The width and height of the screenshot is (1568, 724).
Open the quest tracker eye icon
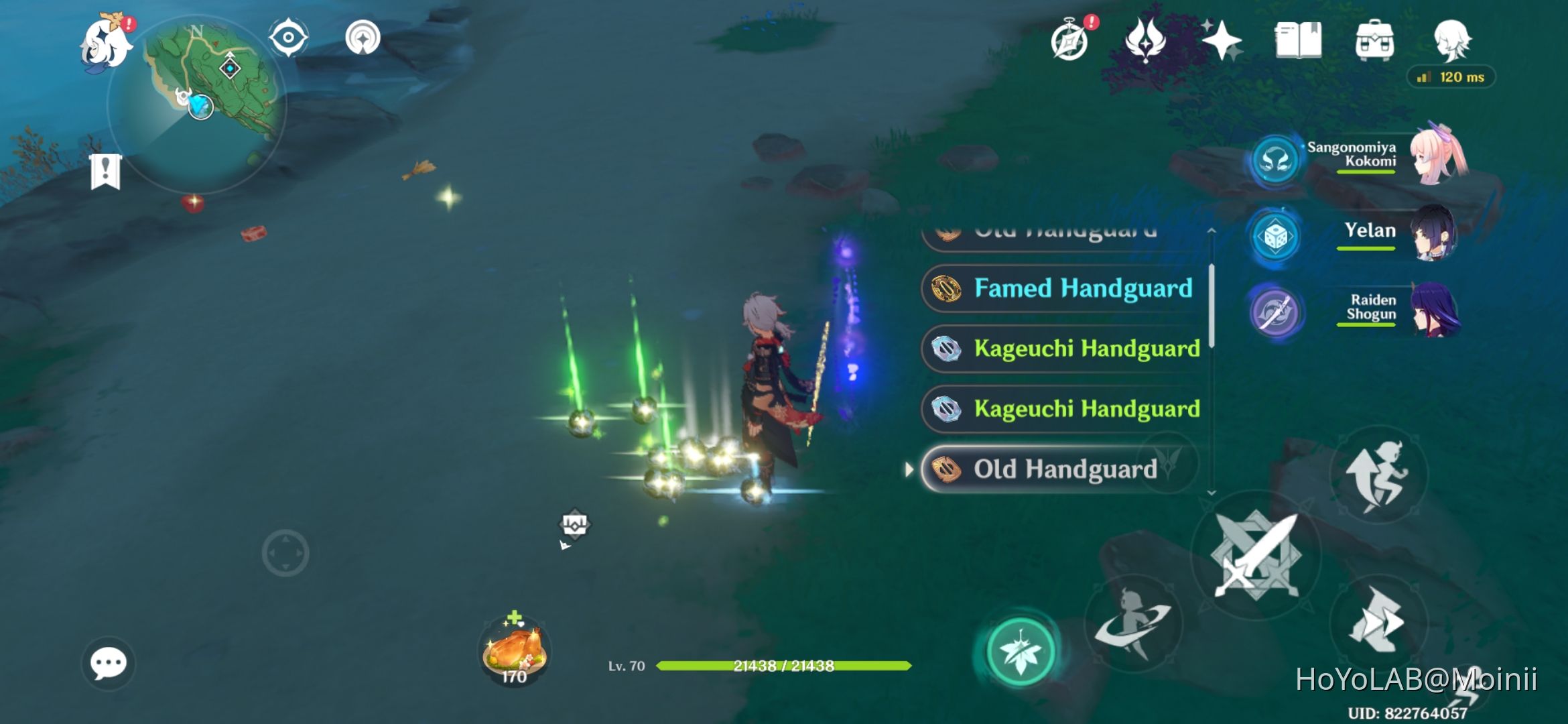(288, 38)
